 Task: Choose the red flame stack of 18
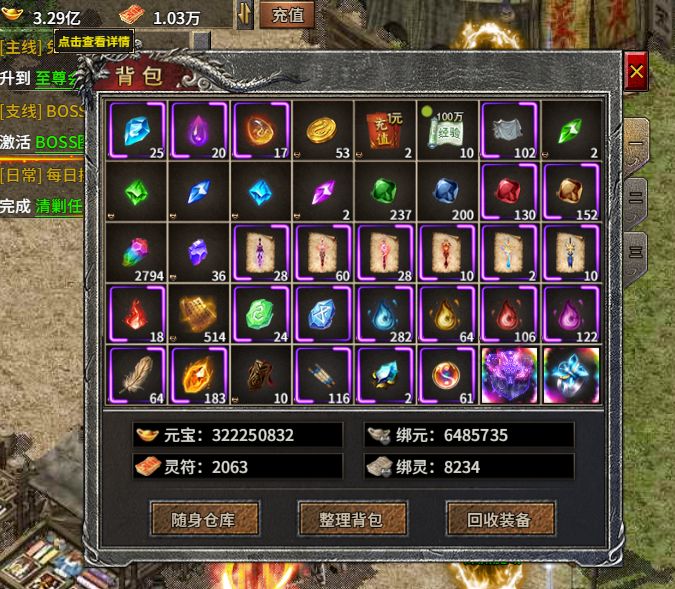[x=136, y=314]
